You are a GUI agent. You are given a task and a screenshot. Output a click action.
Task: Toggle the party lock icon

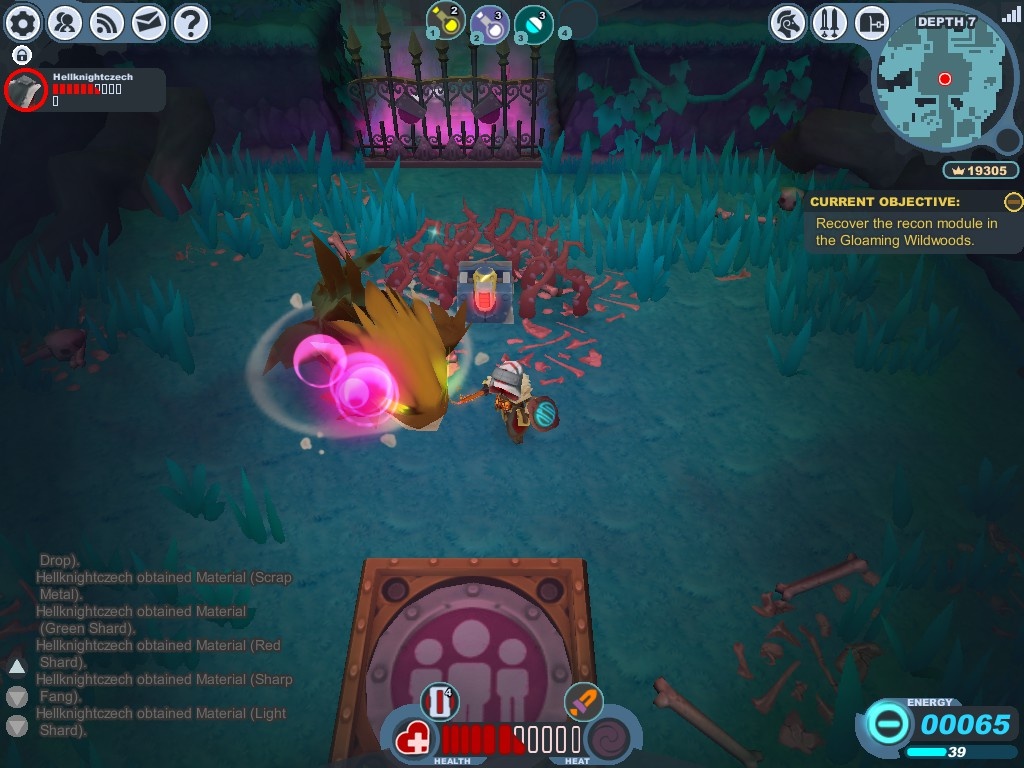(x=22, y=55)
